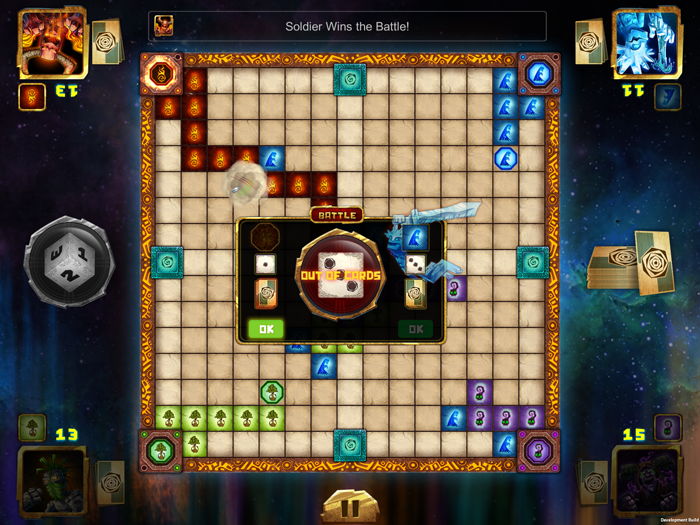This screenshot has height=525, width=700.
Task: Select the red fire corner base tile
Action: [160, 73]
